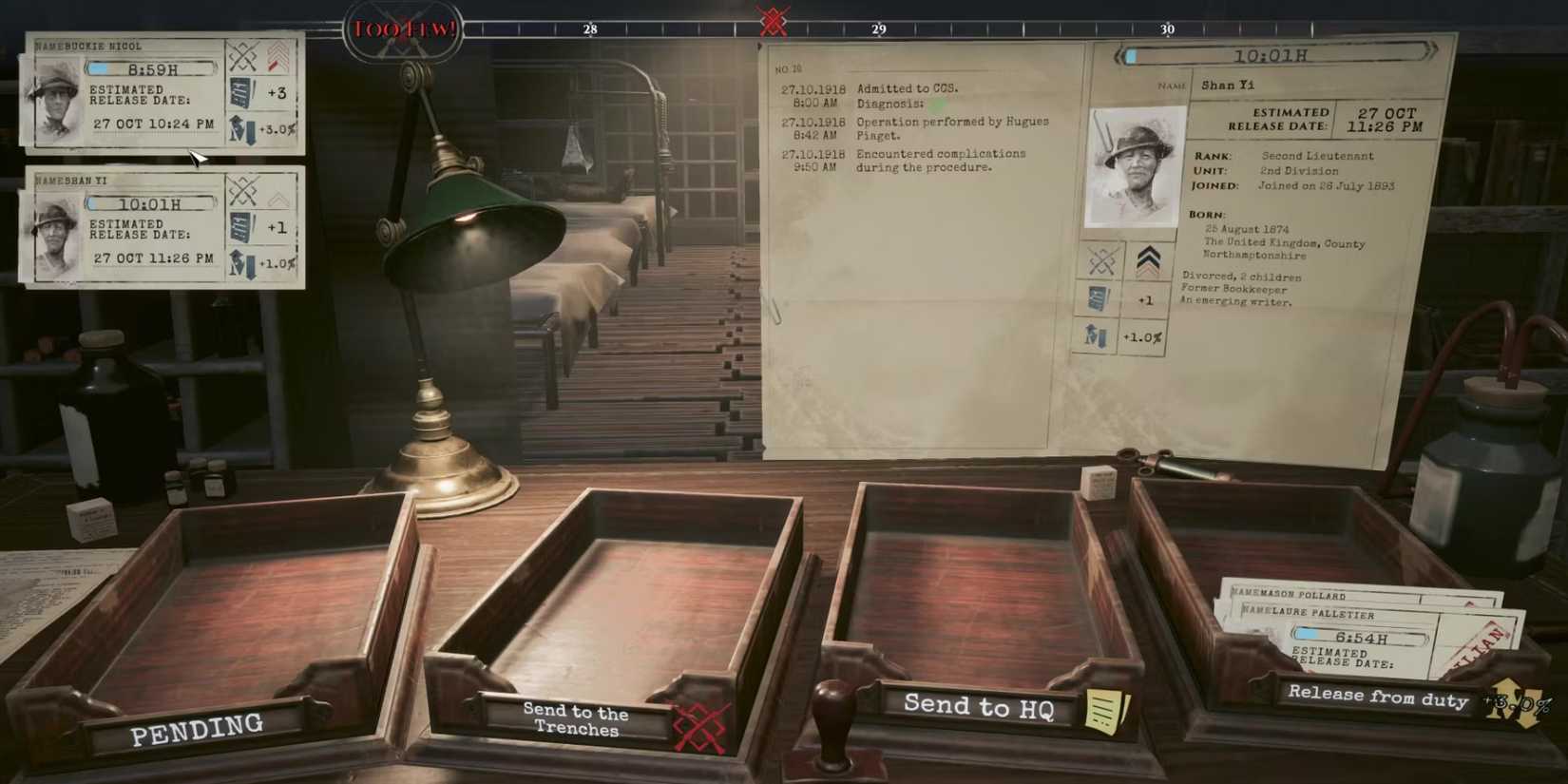Click the yellow note icon beside Send to HQ

point(1110,707)
